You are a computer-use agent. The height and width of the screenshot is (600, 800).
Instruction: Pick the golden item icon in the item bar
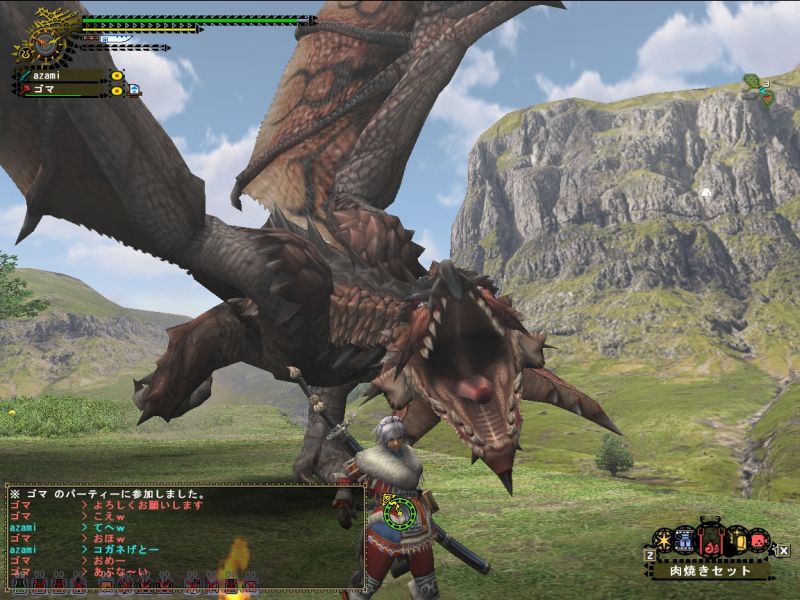click(x=736, y=540)
